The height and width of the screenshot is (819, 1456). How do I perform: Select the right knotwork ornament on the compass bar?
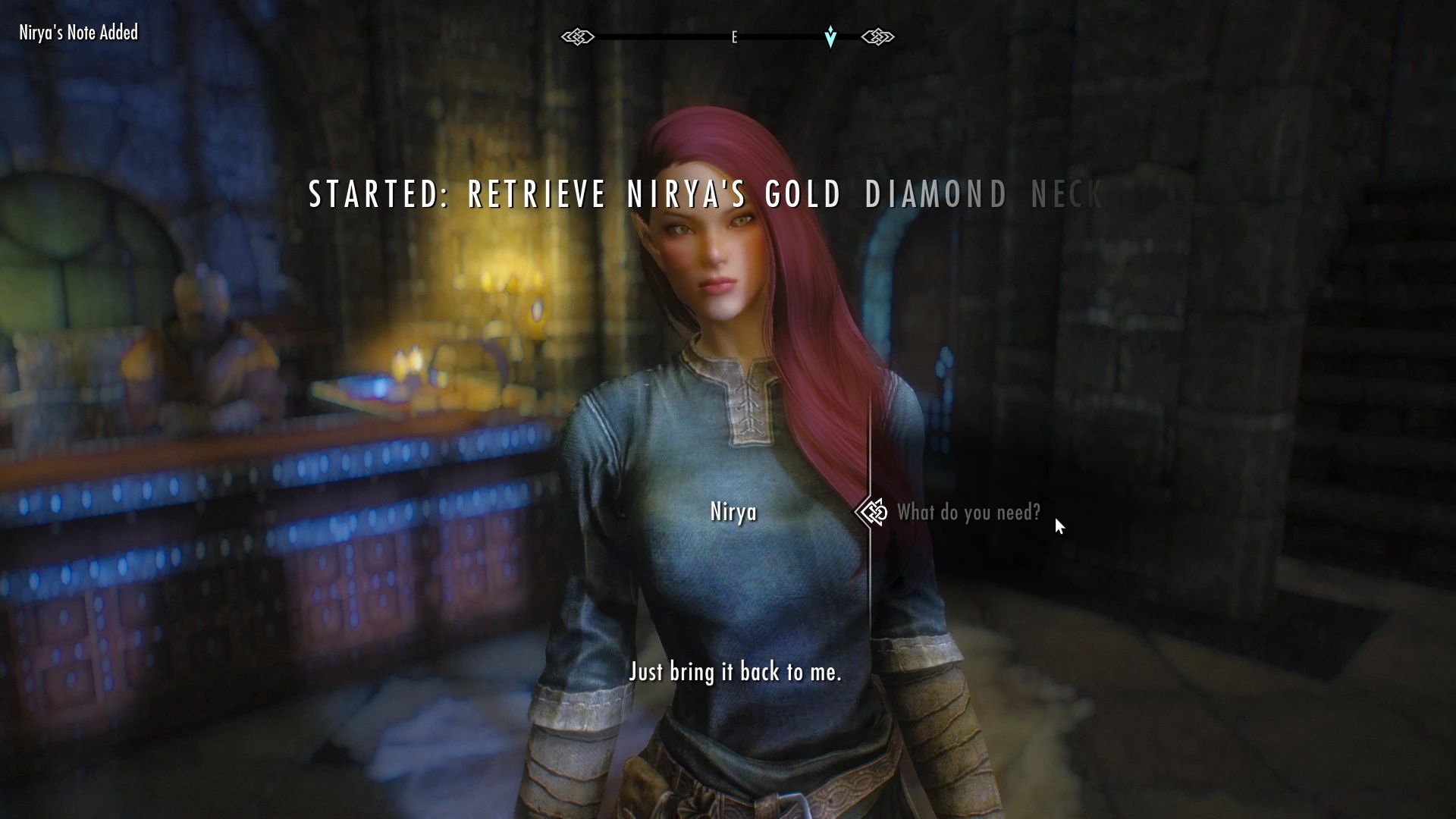878,36
